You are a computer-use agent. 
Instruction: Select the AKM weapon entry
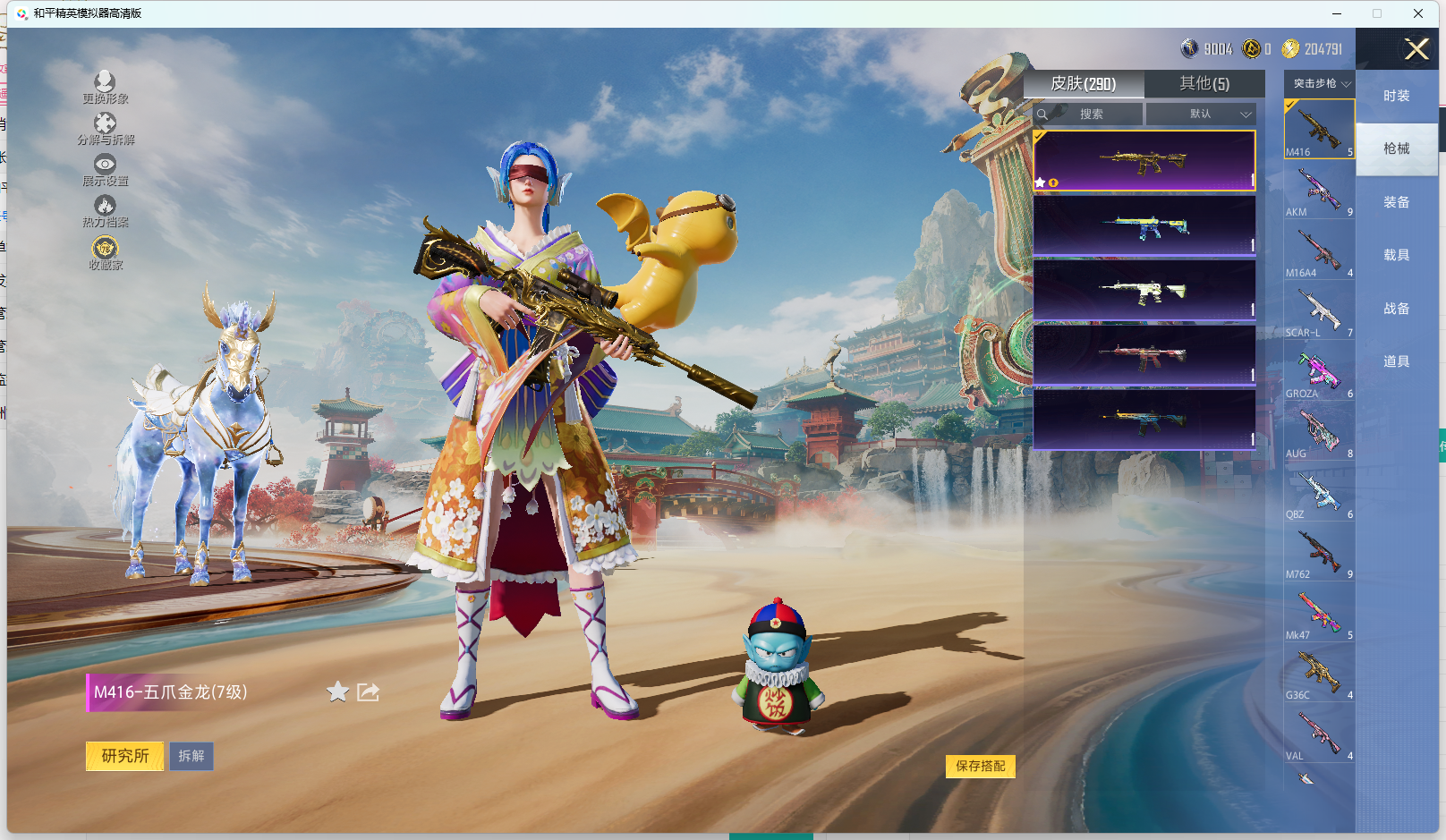pos(1319,191)
